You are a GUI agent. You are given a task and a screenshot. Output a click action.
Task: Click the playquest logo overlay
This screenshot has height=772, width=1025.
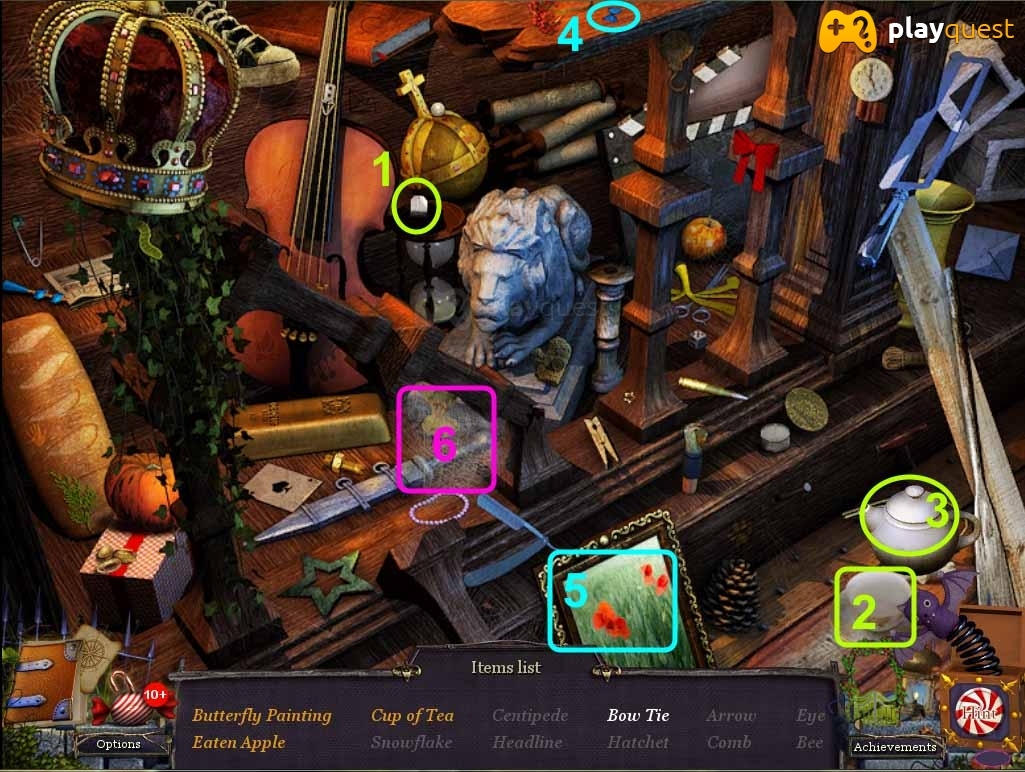point(916,30)
